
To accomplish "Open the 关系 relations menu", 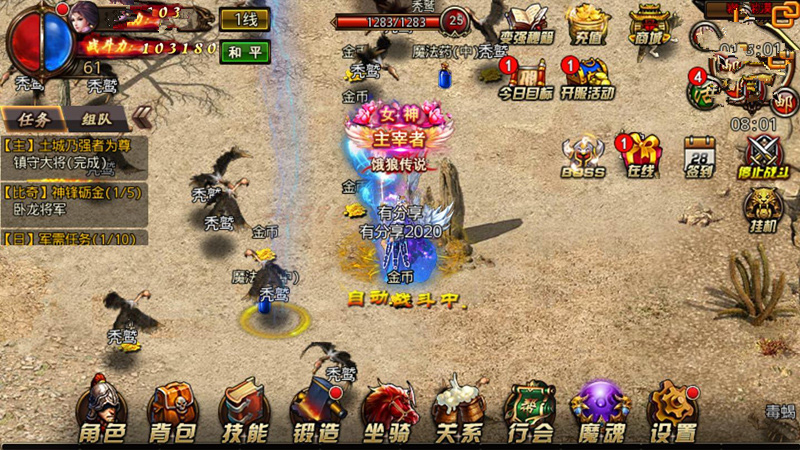I will [459, 410].
